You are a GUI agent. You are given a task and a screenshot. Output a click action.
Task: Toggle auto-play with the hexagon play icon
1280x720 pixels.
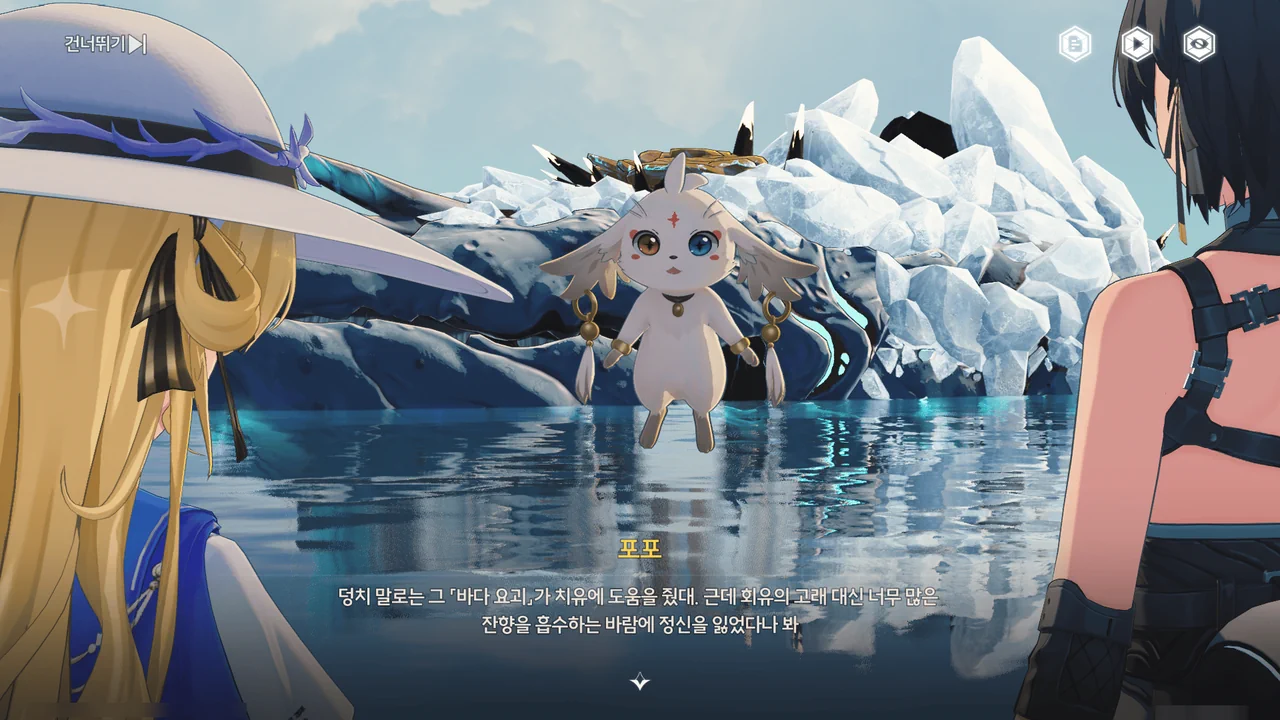click(1137, 44)
